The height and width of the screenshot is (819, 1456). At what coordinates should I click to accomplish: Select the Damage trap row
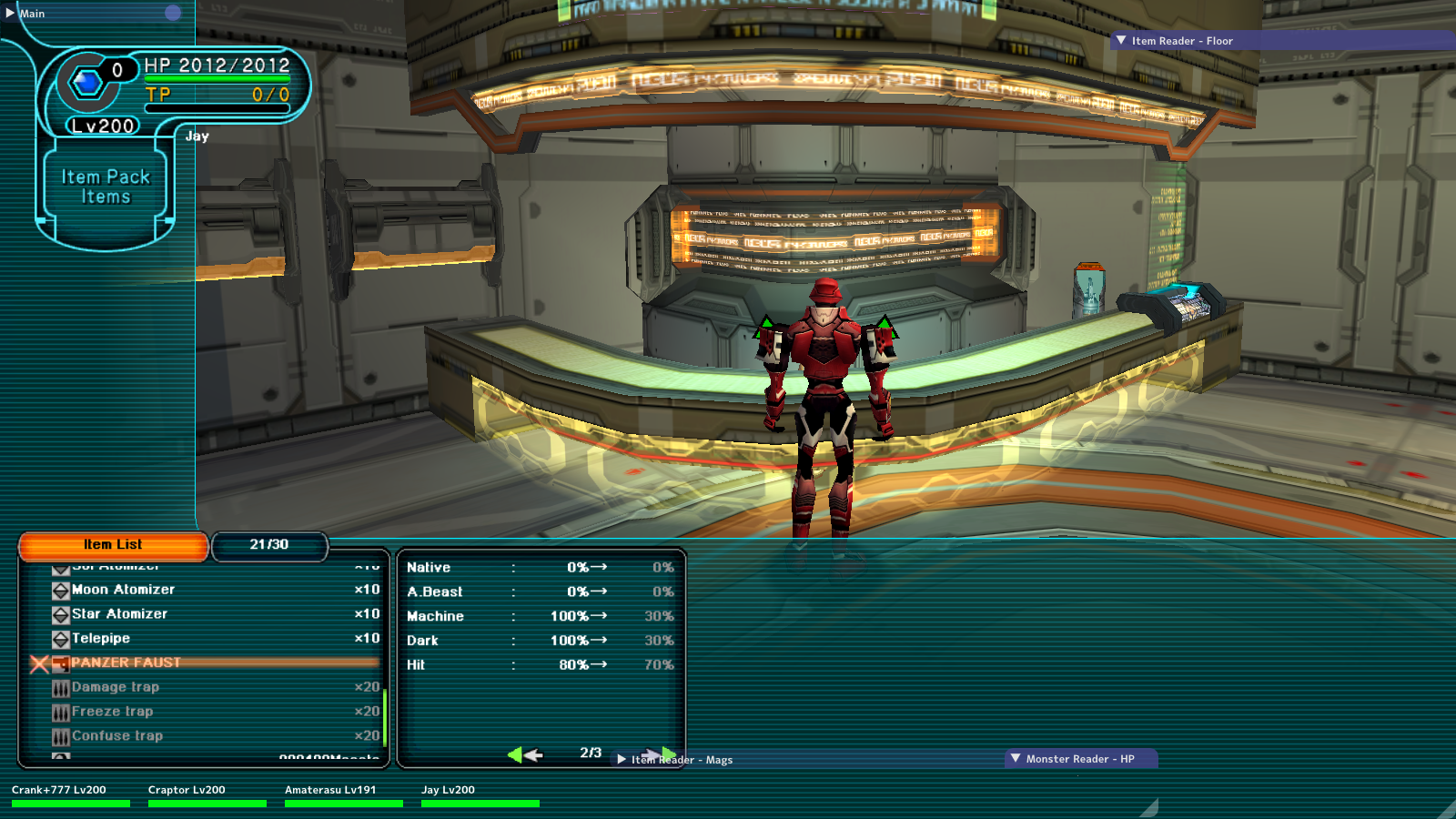coord(116,687)
